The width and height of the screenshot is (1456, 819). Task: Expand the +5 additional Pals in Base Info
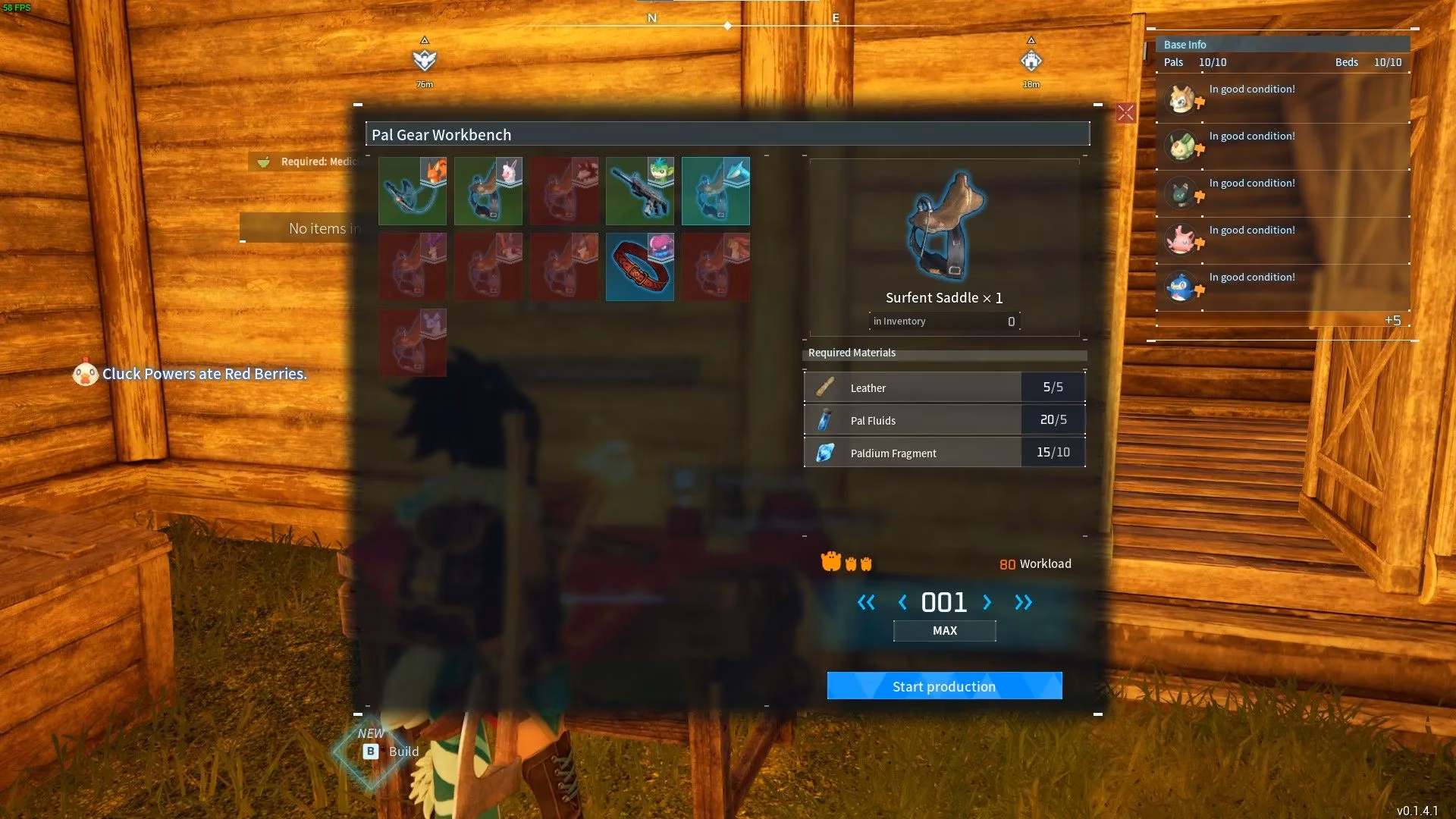click(1392, 320)
